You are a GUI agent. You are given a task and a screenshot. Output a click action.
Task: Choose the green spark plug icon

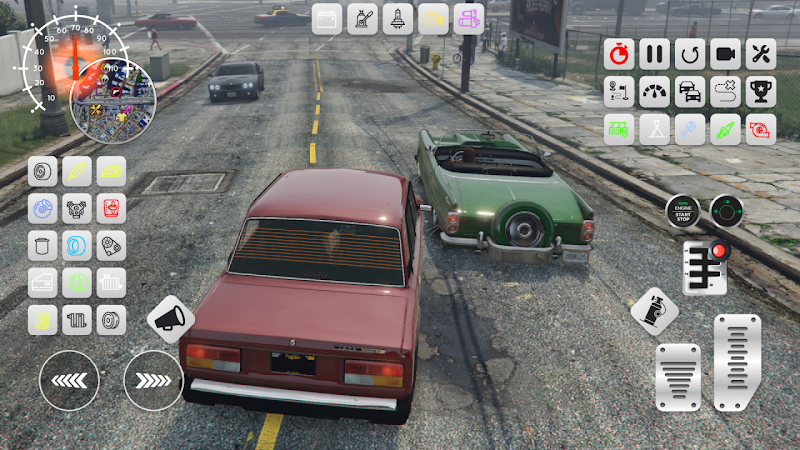click(x=725, y=129)
